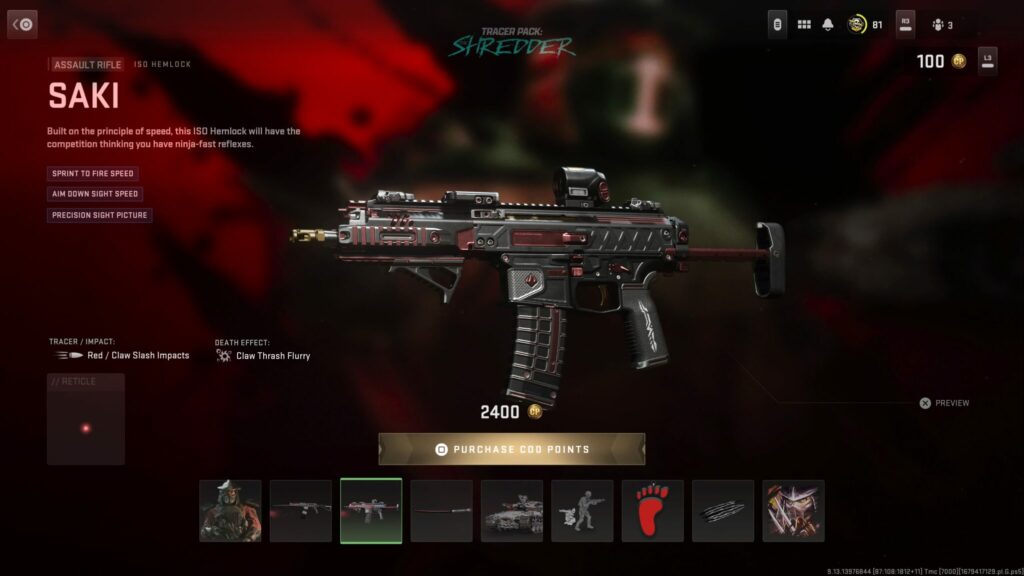Open the notifications bell
This screenshot has width=1024, height=576.
point(828,24)
